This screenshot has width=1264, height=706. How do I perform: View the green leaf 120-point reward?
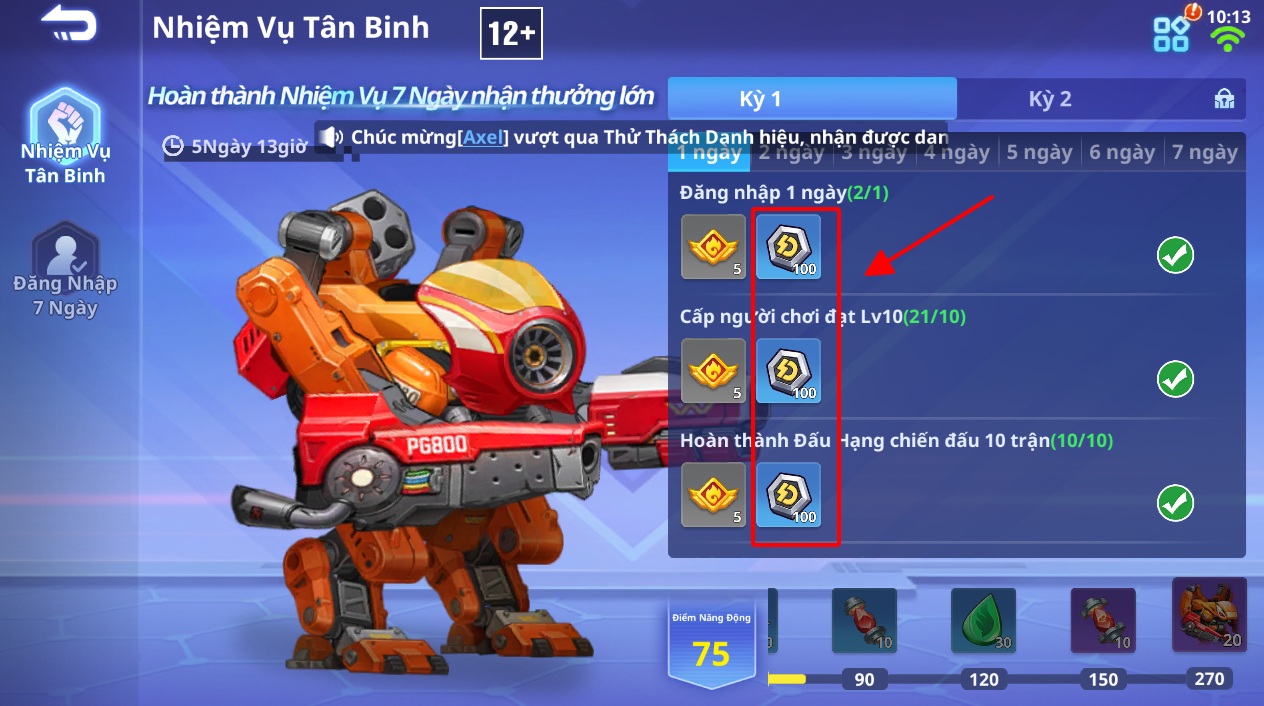983,620
